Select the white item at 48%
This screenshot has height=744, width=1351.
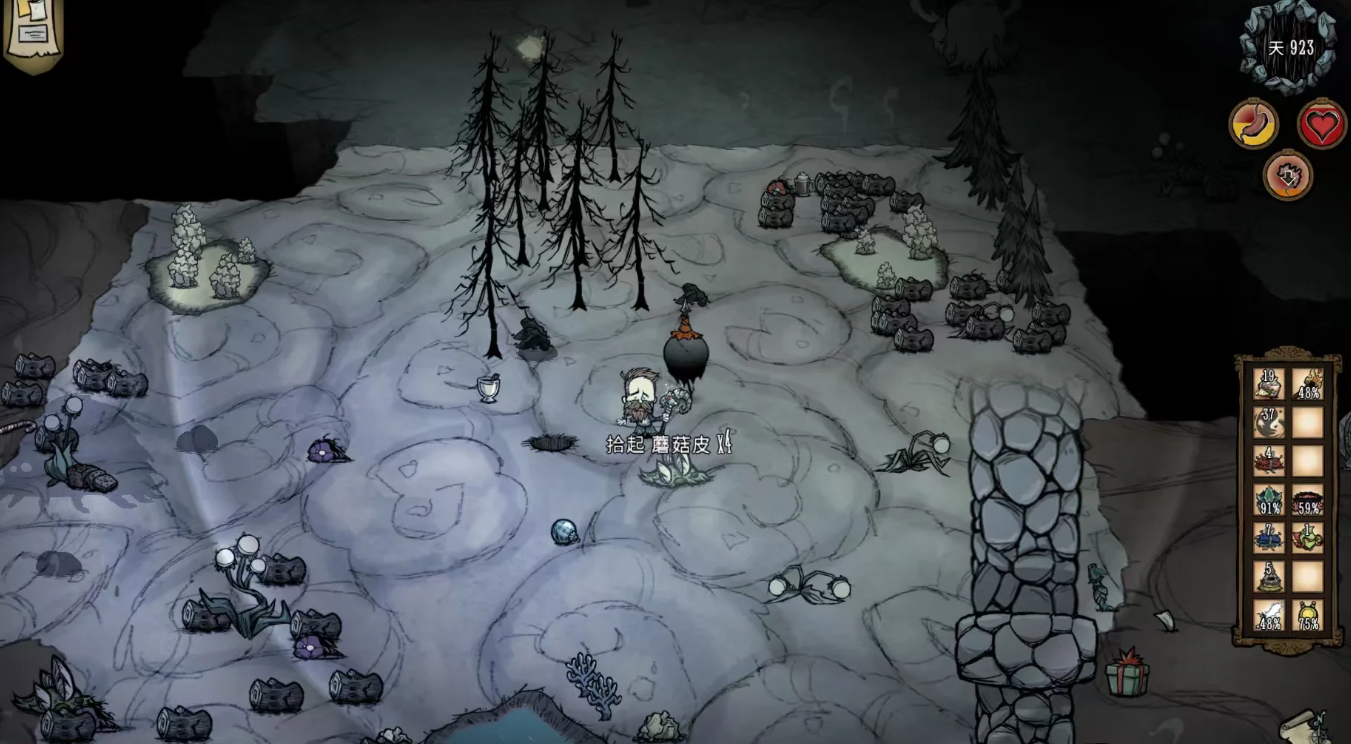(1269, 614)
